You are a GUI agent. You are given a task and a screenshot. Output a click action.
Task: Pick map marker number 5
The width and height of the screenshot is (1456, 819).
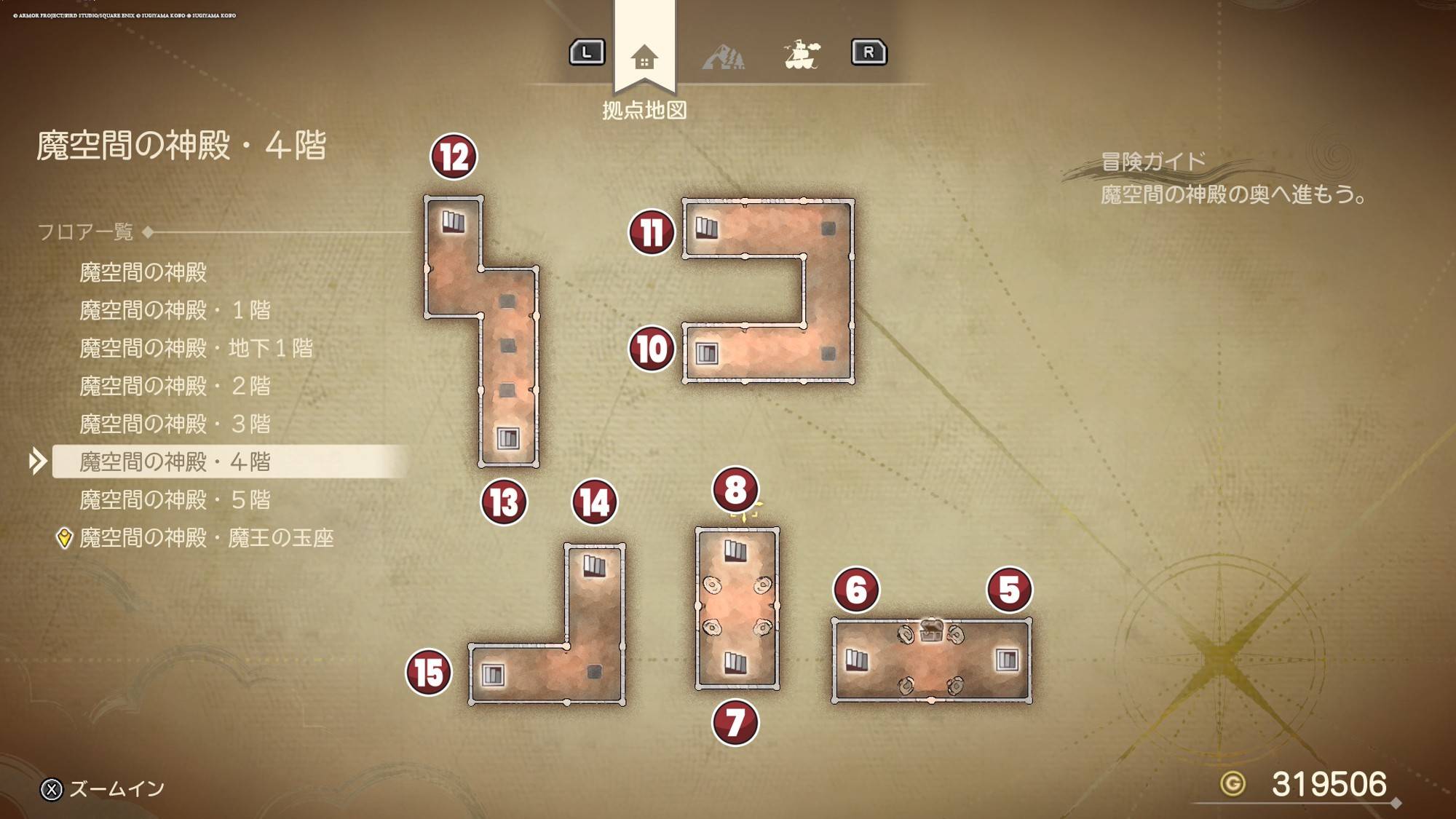[1009, 590]
